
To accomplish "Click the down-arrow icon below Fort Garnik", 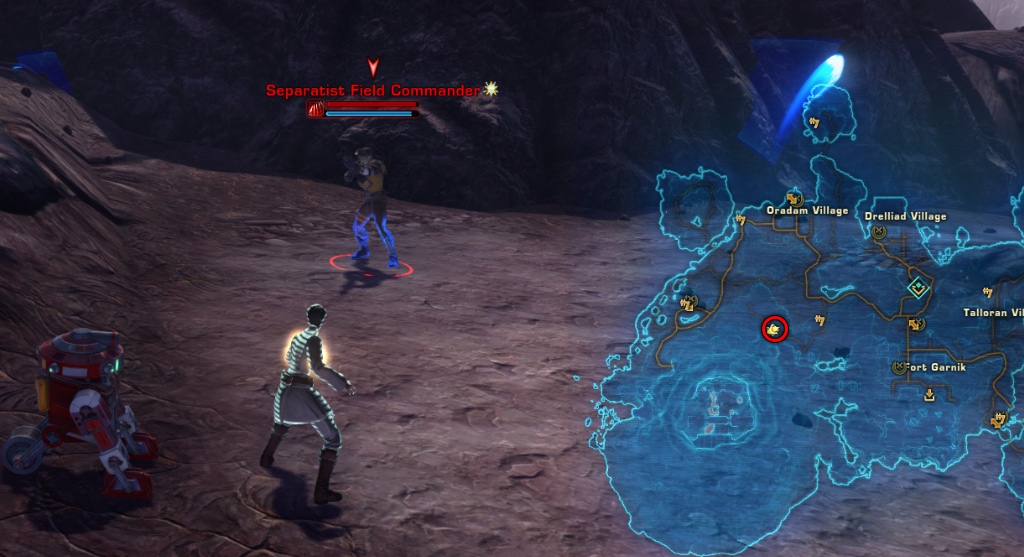I will [929, 395].
